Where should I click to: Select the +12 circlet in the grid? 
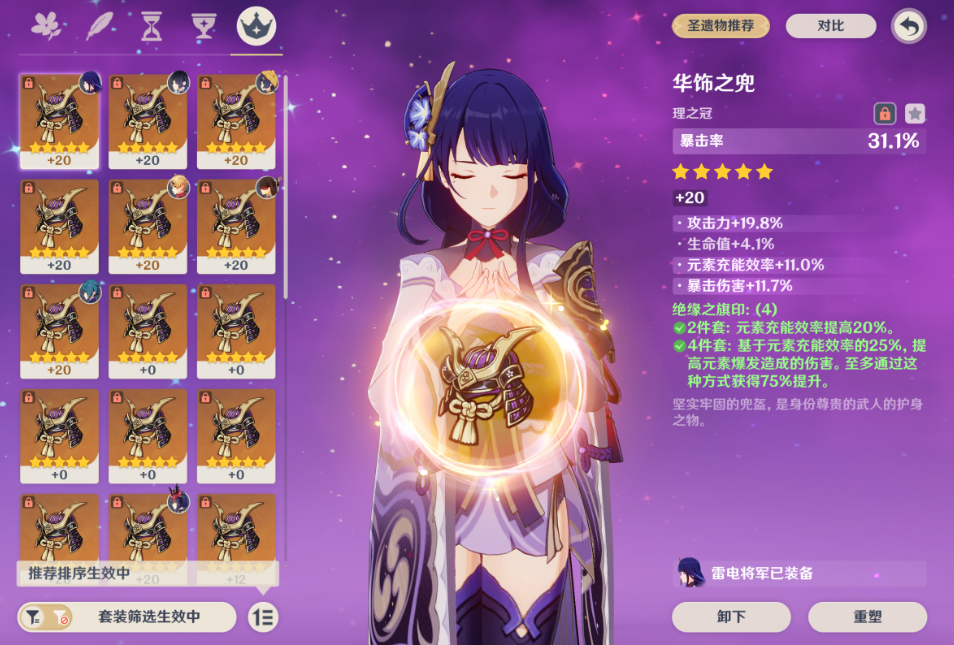(236, 540)
